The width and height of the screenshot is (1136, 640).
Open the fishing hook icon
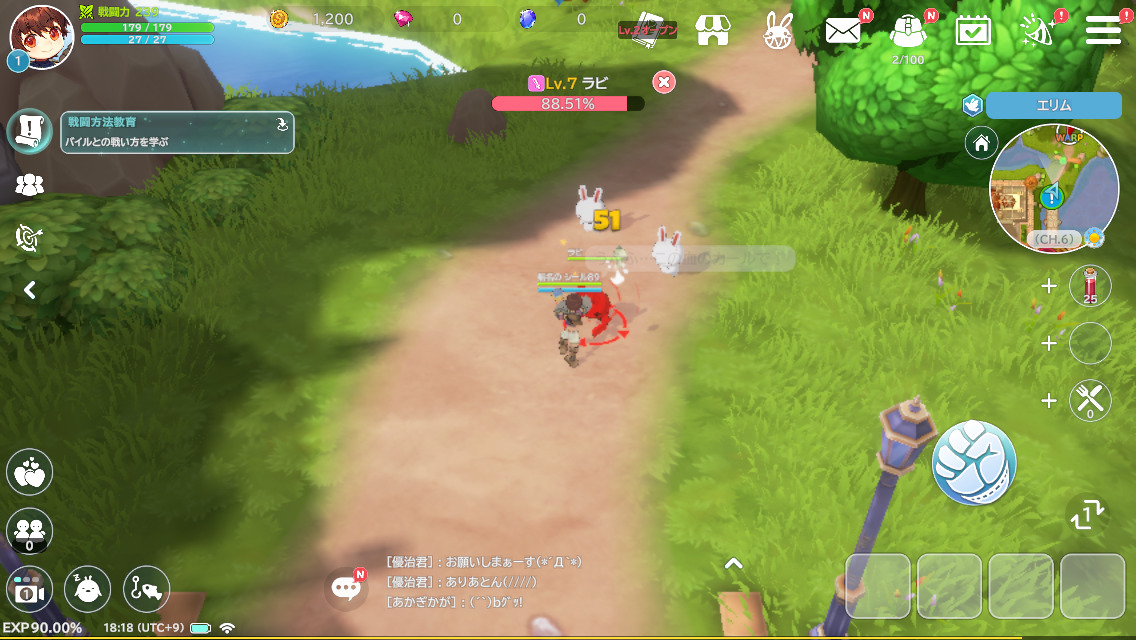click(146, 589)
